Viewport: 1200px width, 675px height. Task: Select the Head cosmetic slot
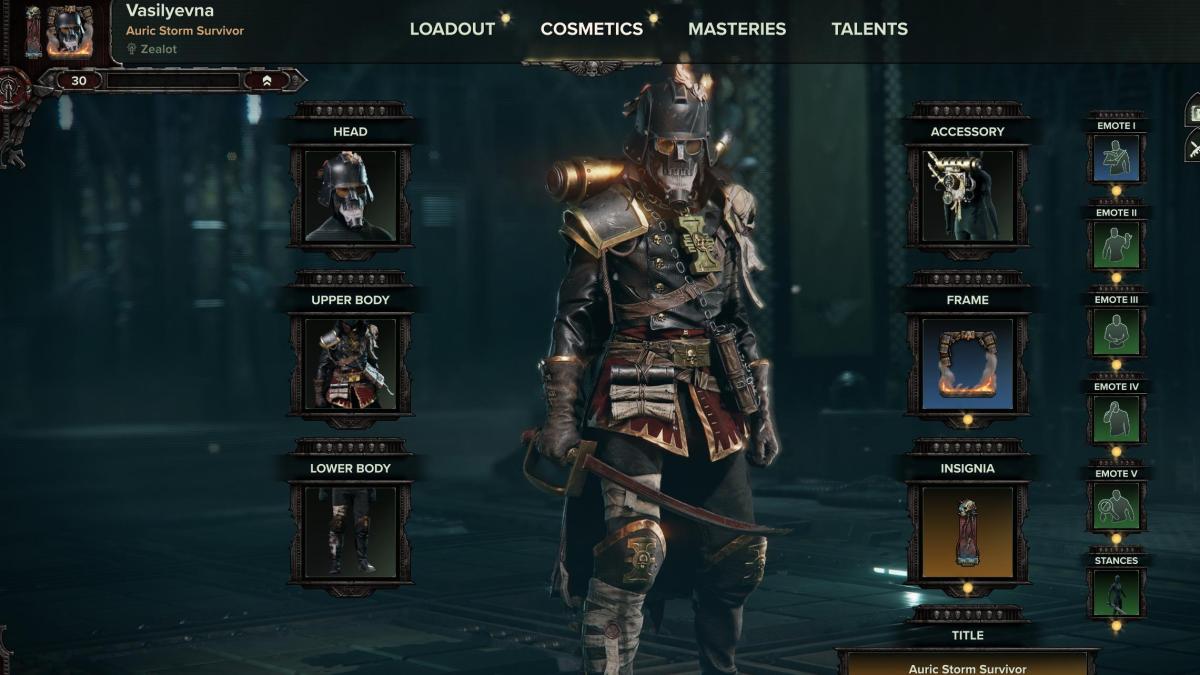(x=350, y=196)
